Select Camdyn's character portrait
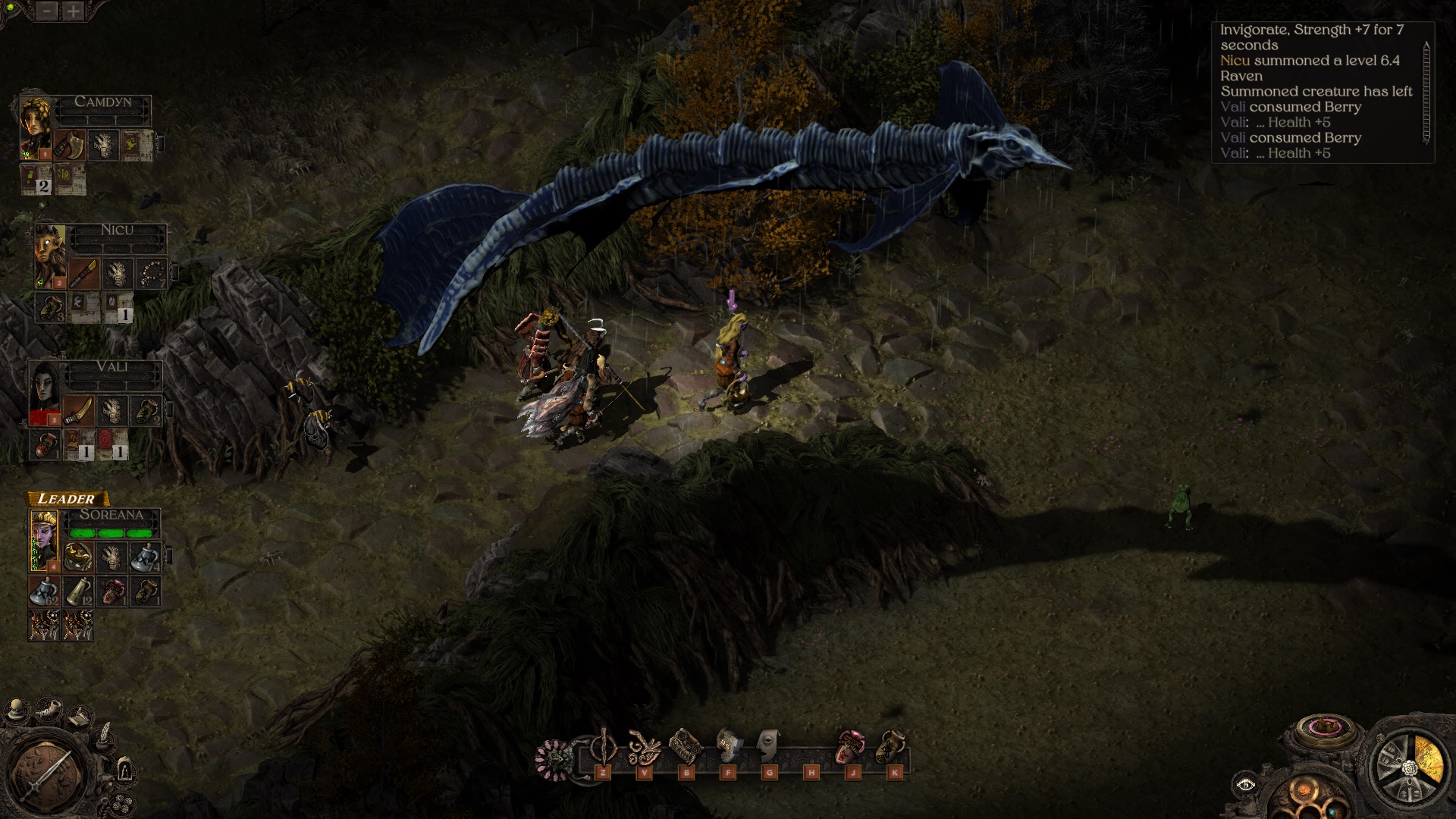Screen dimensions: 1456x819 pos(36,127)
